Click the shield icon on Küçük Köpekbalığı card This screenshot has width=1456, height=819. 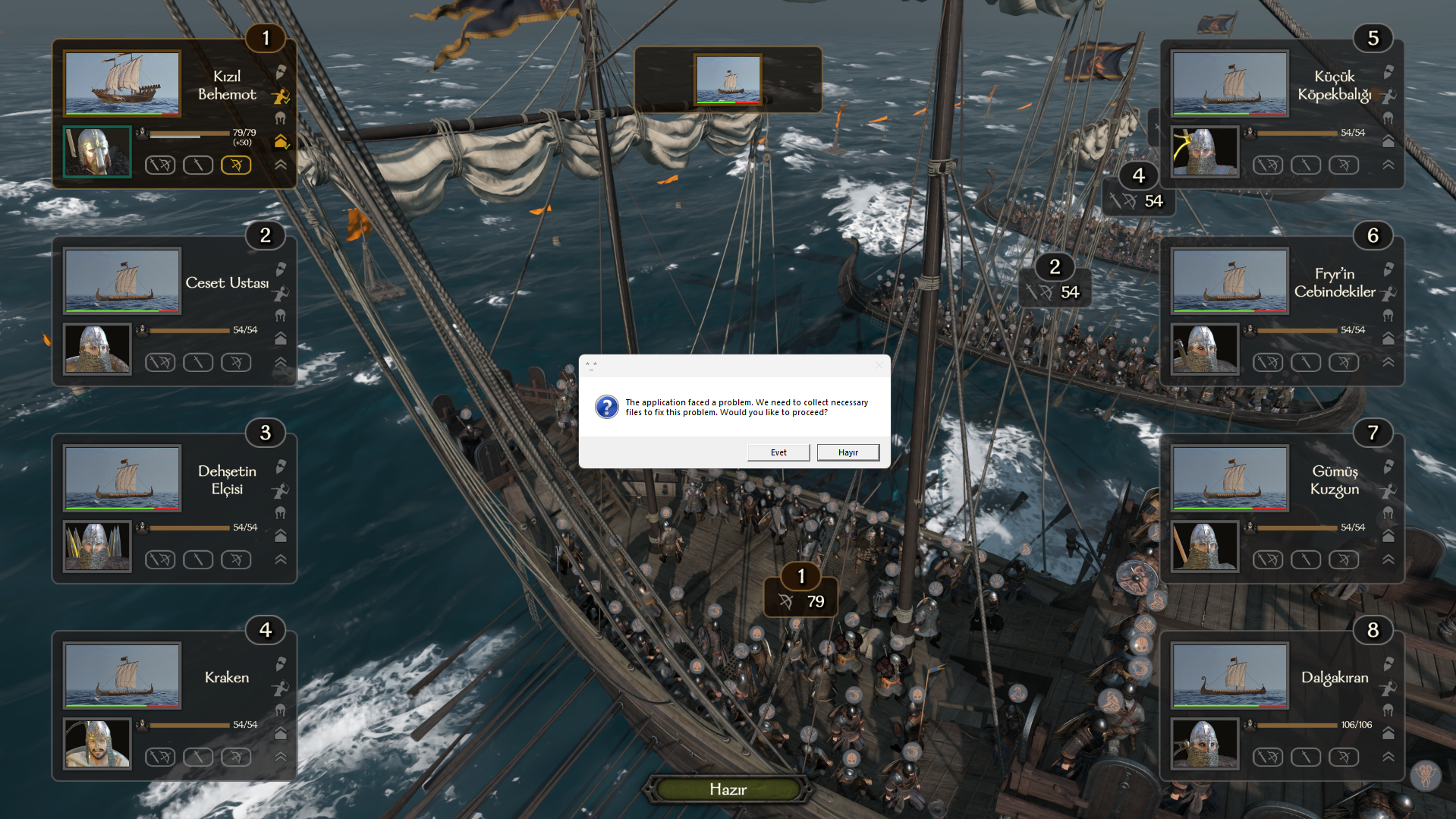coord(1388,72)
